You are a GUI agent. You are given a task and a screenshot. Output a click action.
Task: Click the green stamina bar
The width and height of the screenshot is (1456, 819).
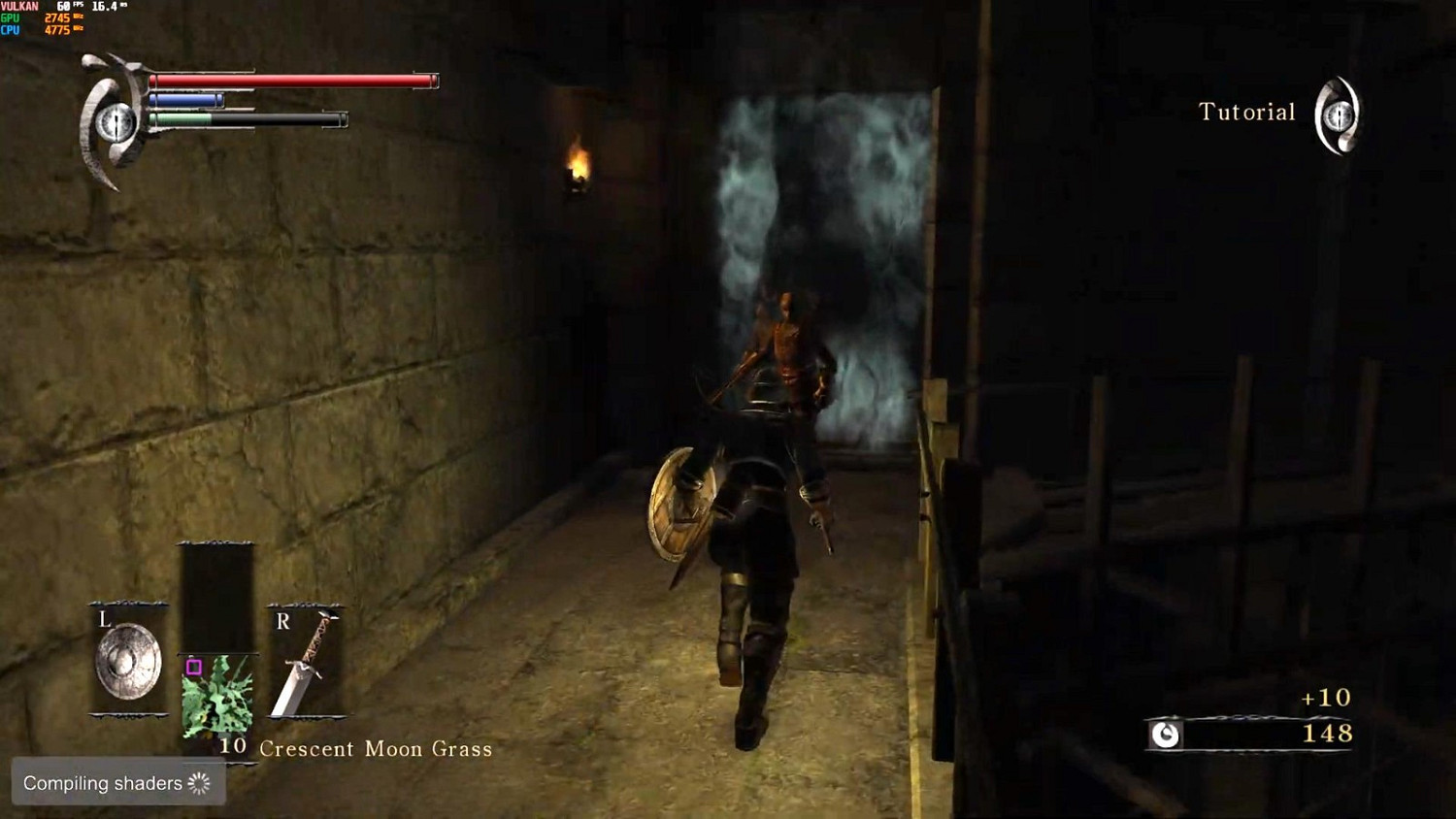[x=184, y=118]
